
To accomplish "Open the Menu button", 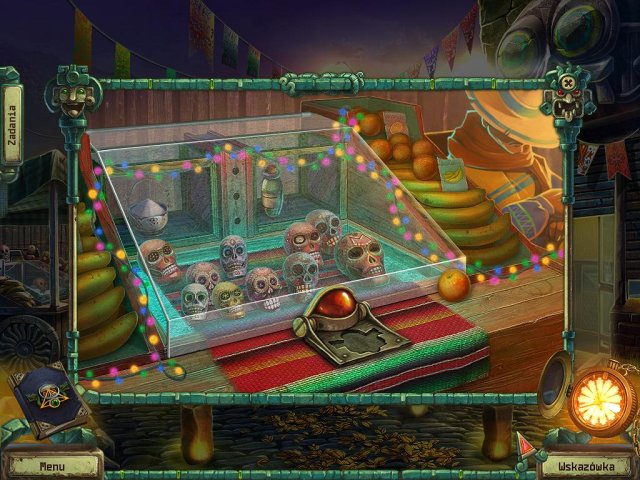I will (52, 465).
